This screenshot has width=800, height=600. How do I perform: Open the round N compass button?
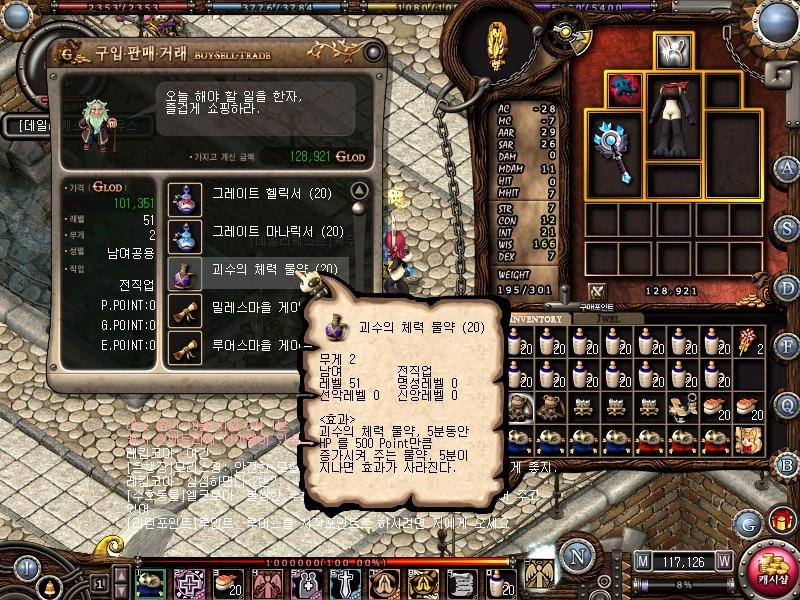(575, 555)
